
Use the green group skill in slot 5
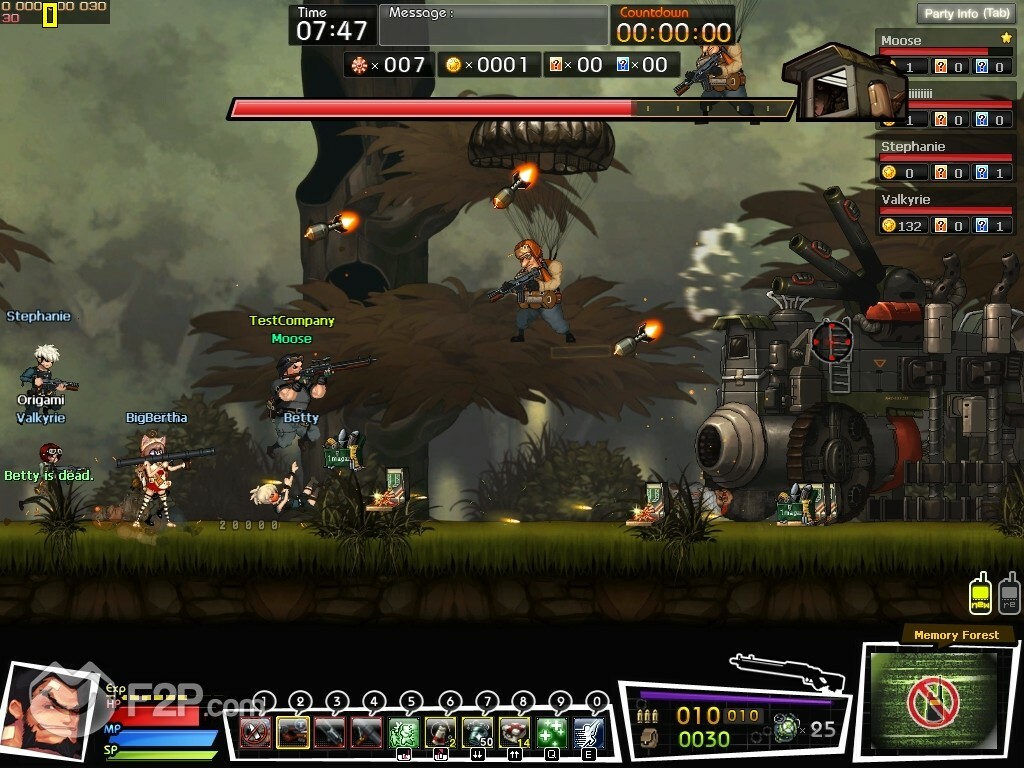point(403,732)
